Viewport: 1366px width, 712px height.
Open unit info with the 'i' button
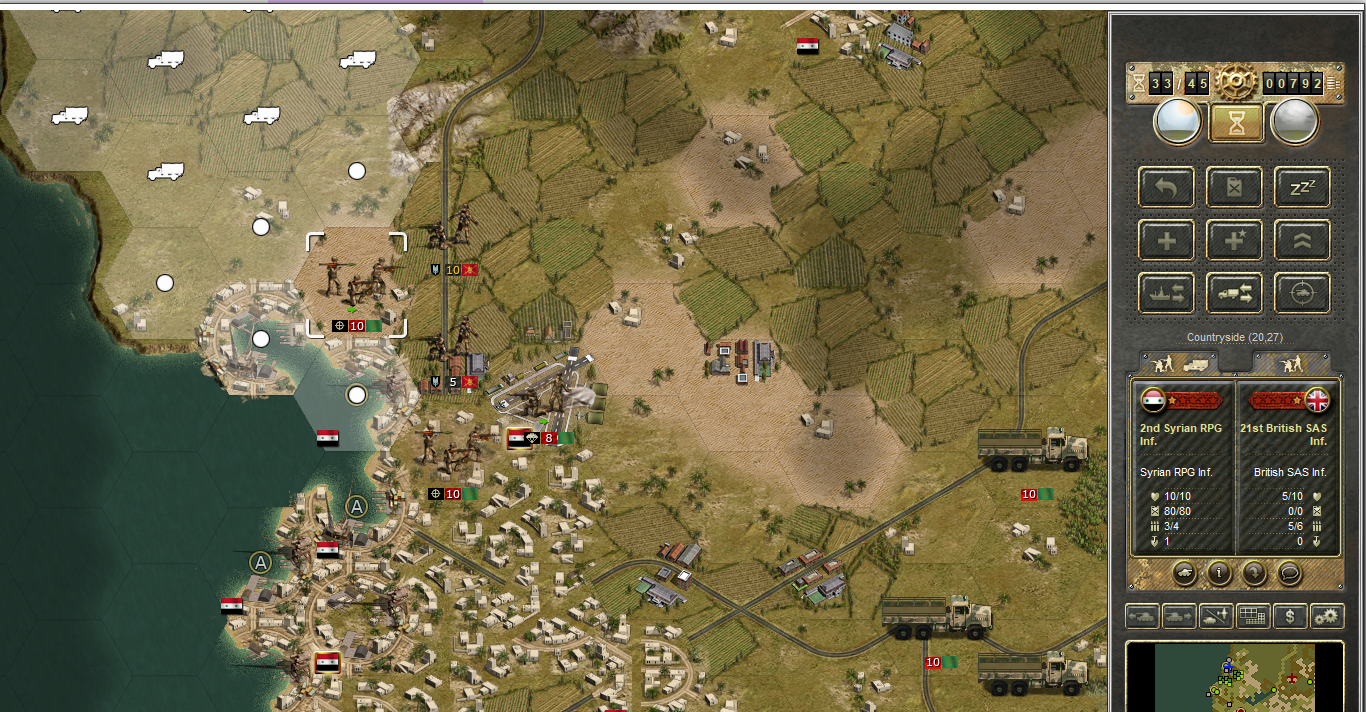click(x=1219, y=573)
